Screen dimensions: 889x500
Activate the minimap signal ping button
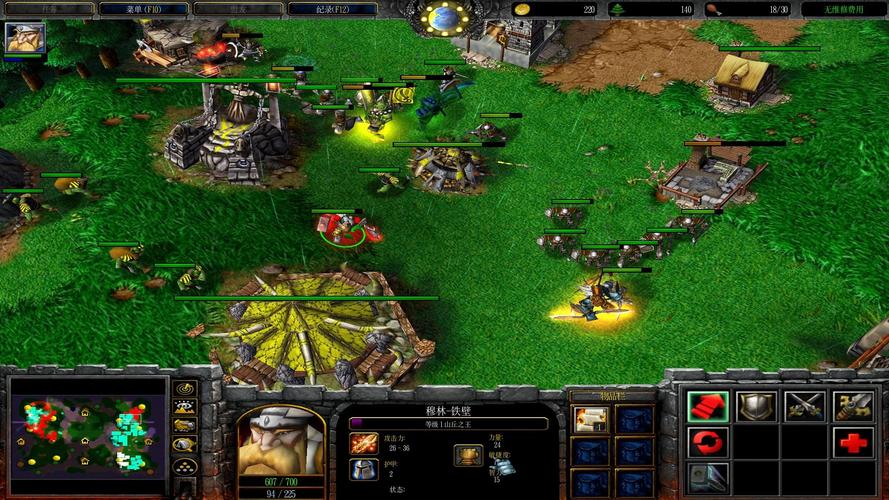click(x=184, y=389)
